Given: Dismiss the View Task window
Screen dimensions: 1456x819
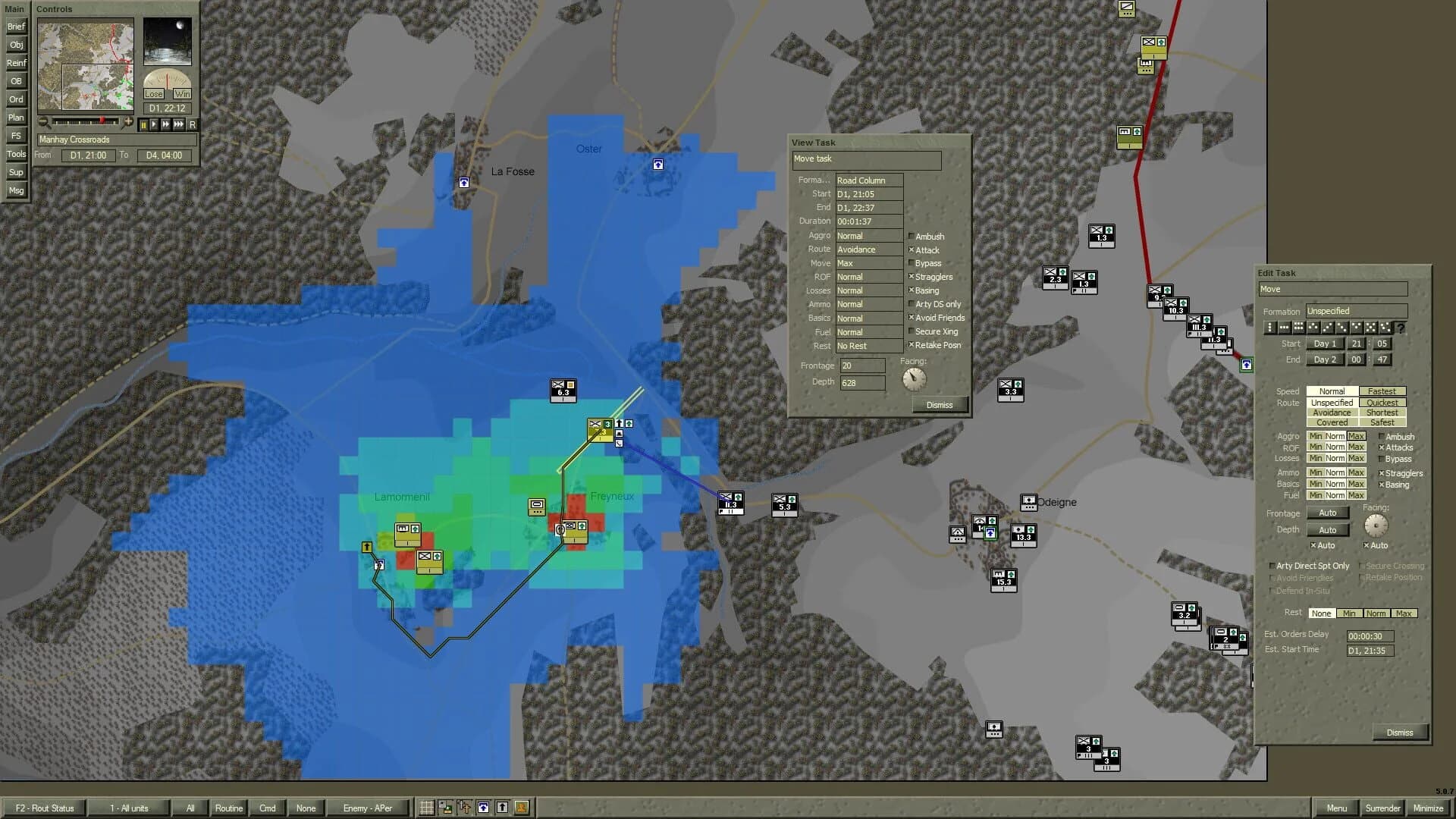Looking at the screenshot, I should [x=940, y=405].
